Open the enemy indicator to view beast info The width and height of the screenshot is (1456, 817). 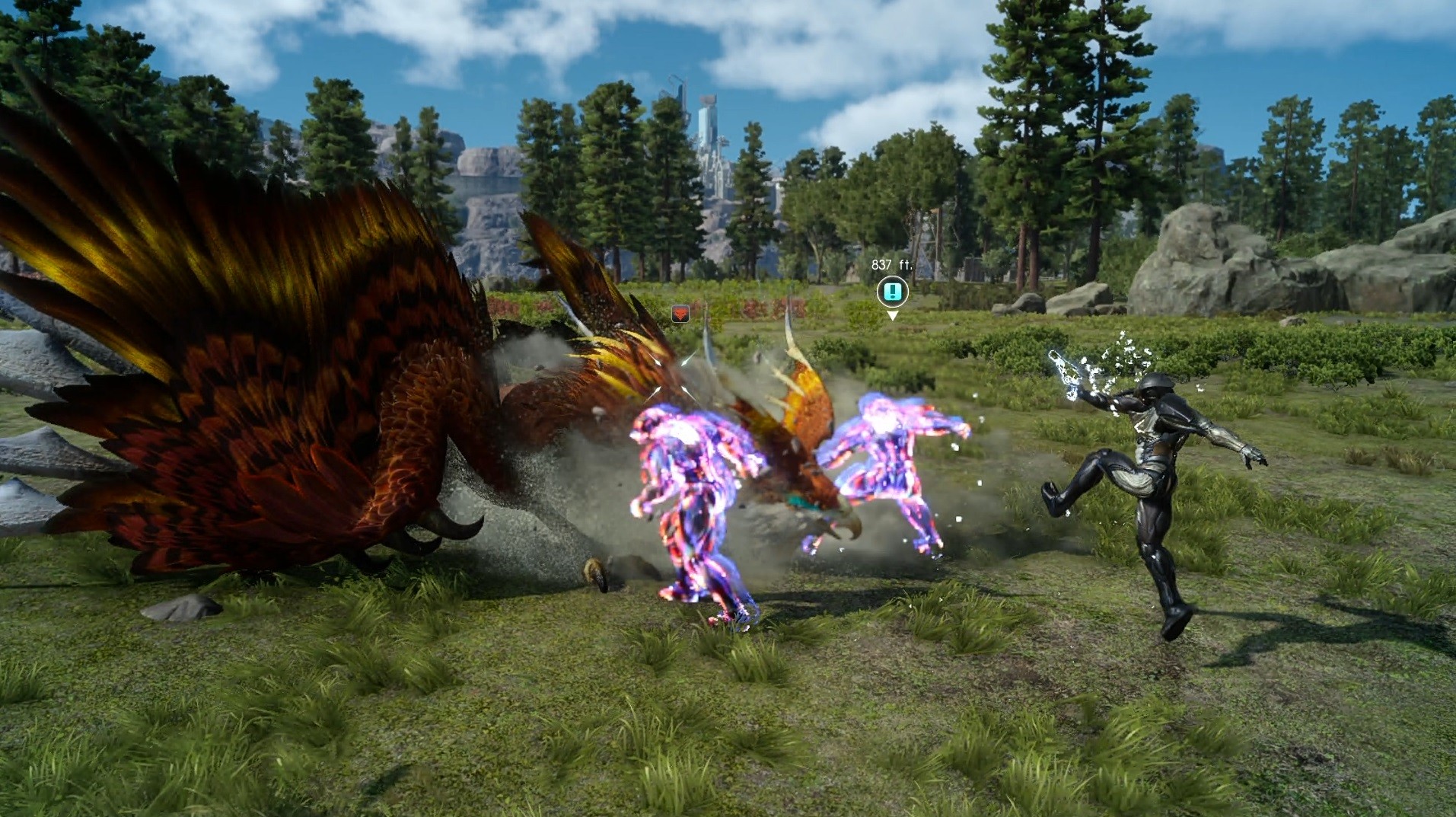[x=680, y=314]
